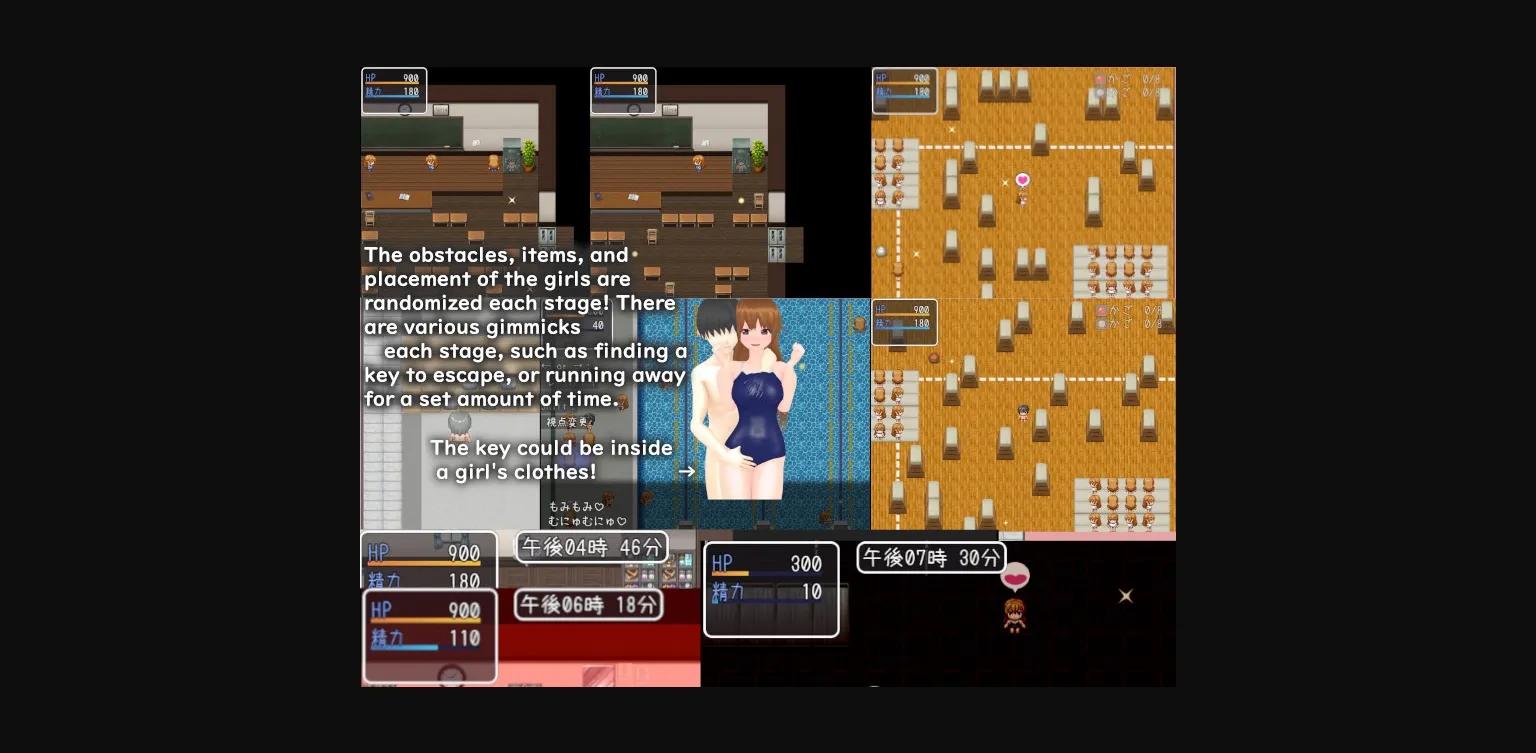Image resolution: width=1536 pixels, height=753 pixels.
Task: Click the 午後06時 18分 clock bubble
Action: click(588, 605)
